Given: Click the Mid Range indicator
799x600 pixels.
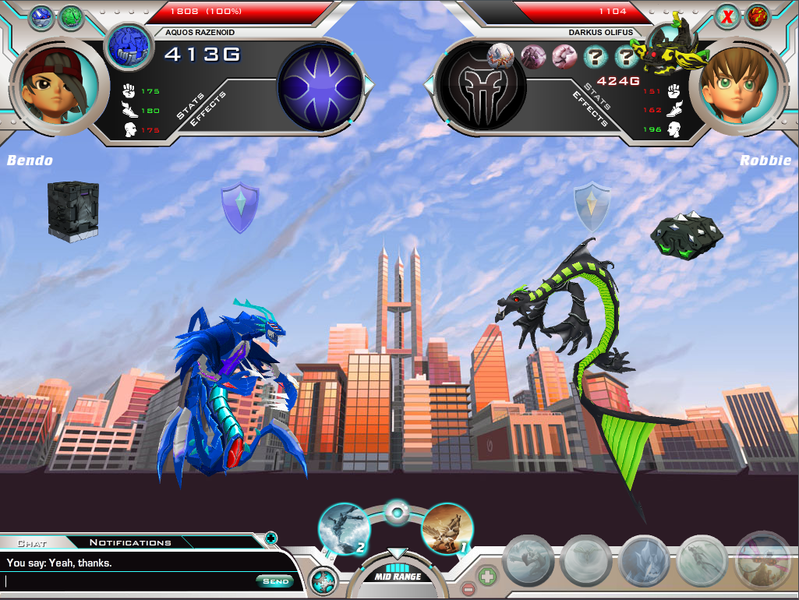Looking at the screenshot, I should (x=397, y=575).
